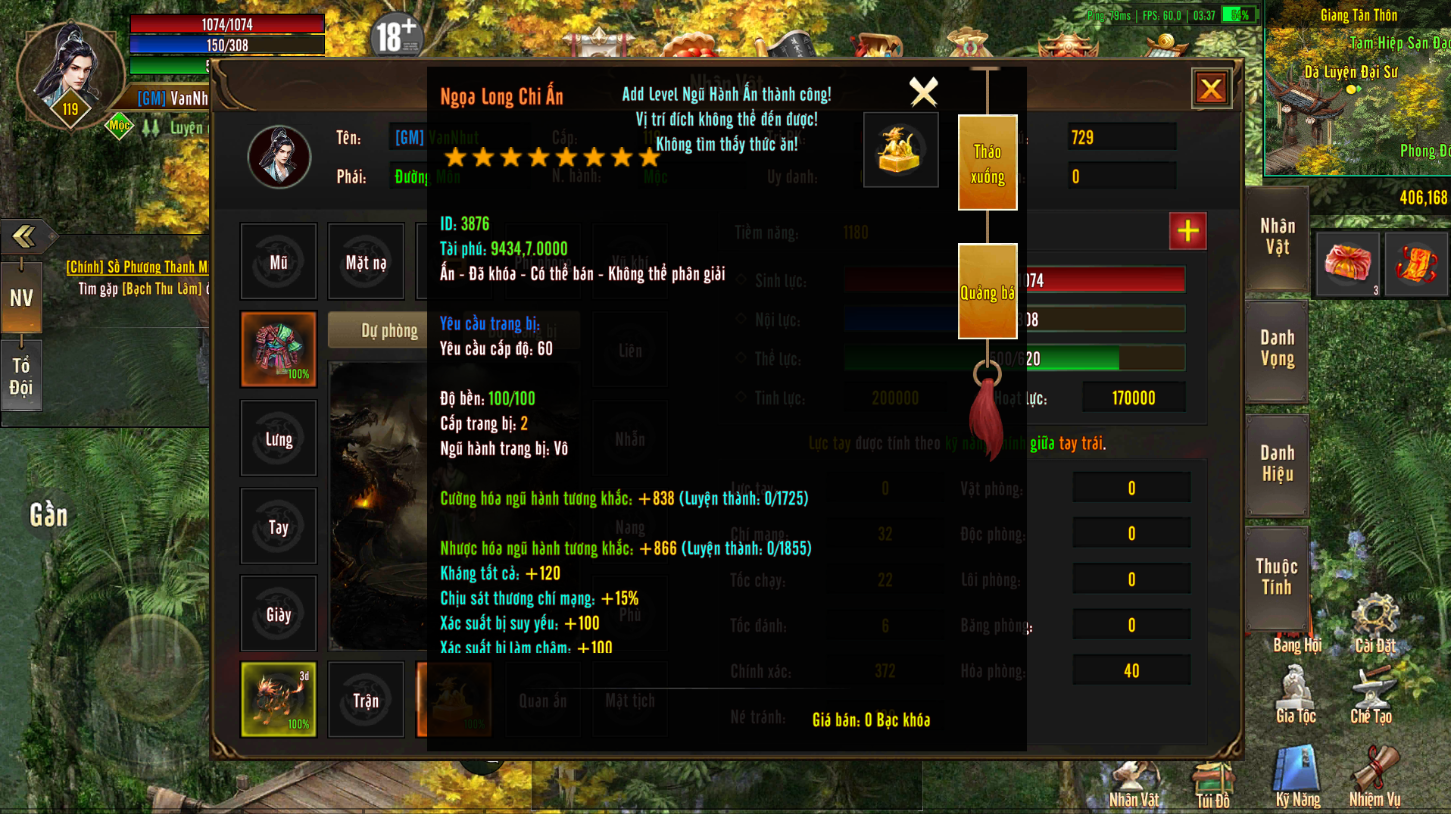Show the Thuộc Tính tab
1451x814 pixels.
[x=1277, y=577]
